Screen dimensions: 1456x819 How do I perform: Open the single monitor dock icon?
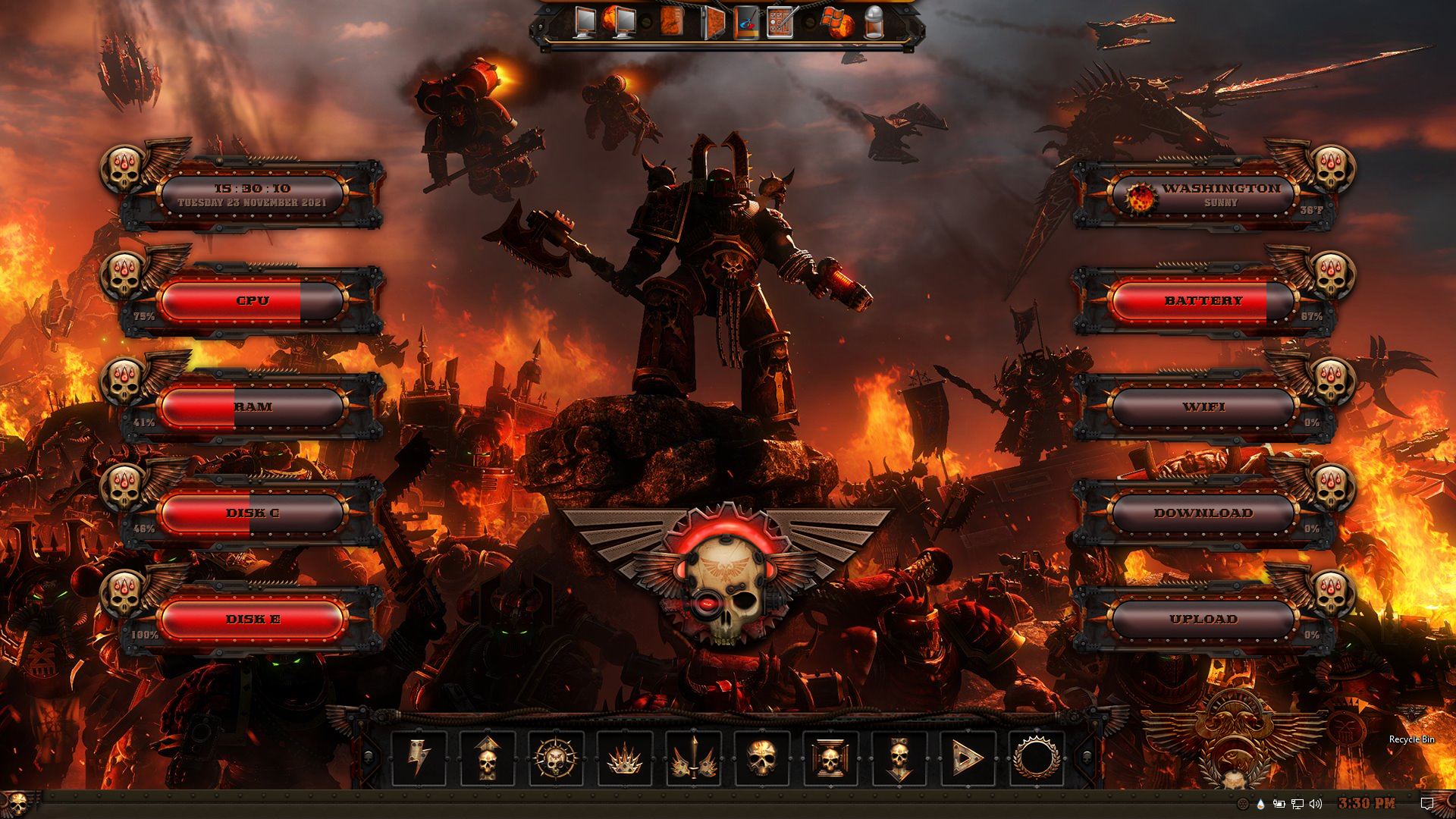(585, 23)
